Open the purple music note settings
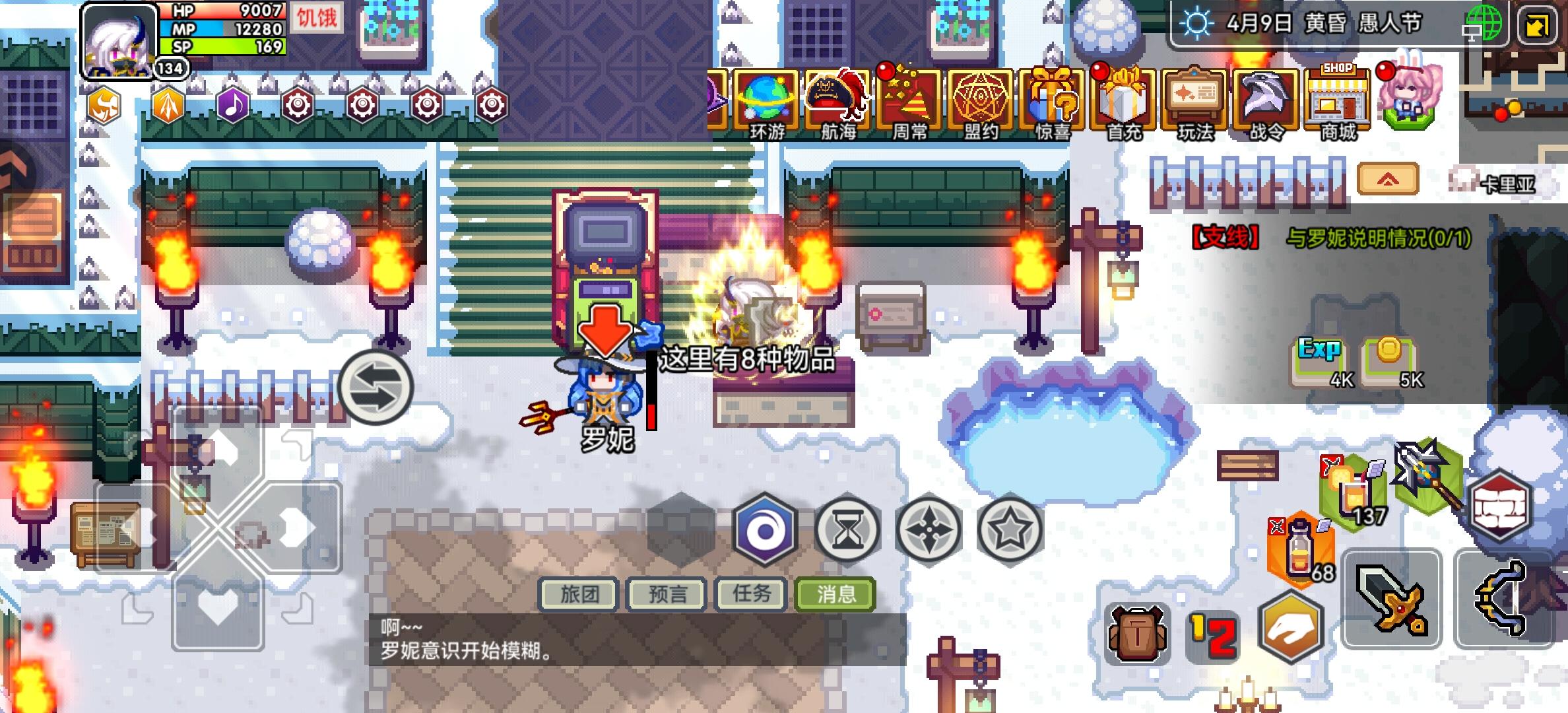This screenshot has width=1568, height=713. point(232,106)
